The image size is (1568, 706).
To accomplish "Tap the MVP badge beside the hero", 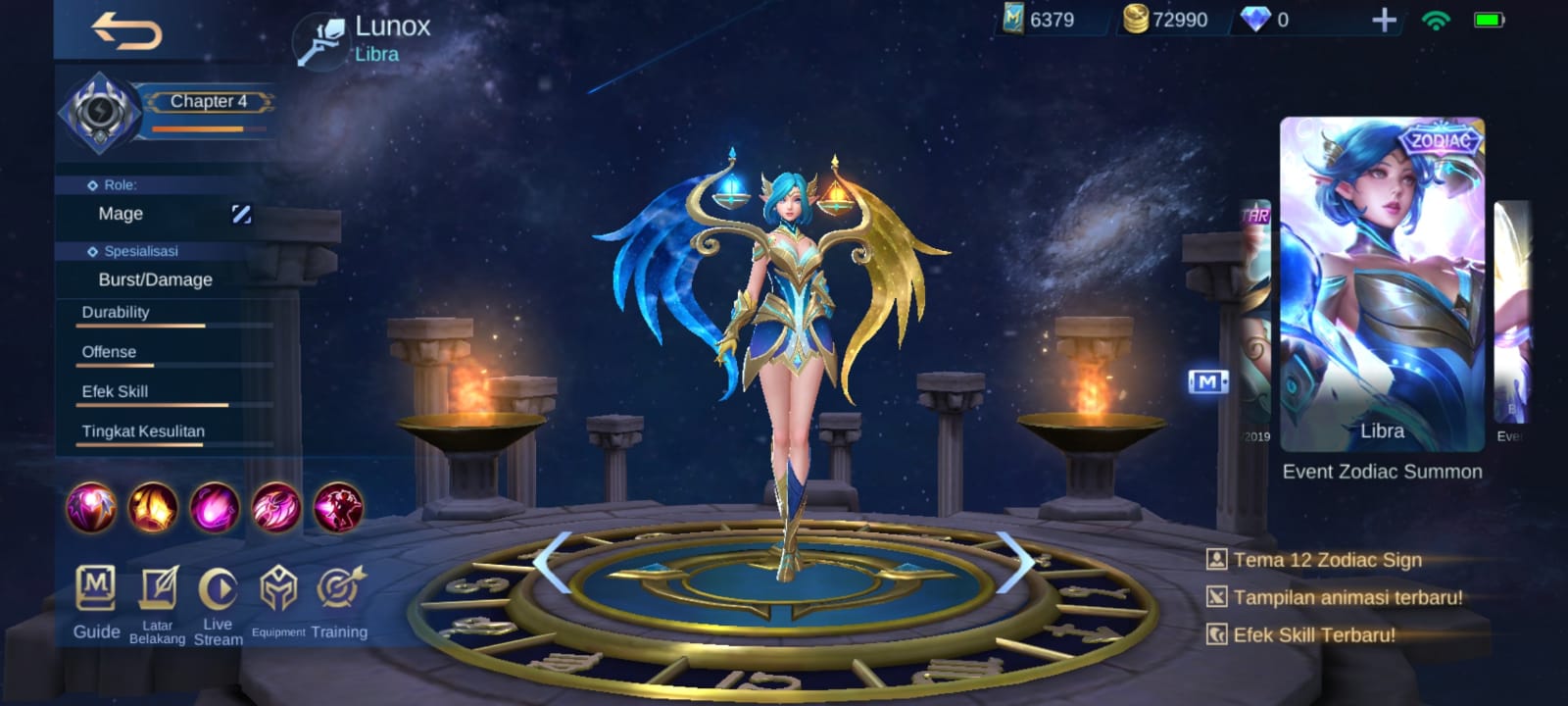I will (x=1207, y=382).
